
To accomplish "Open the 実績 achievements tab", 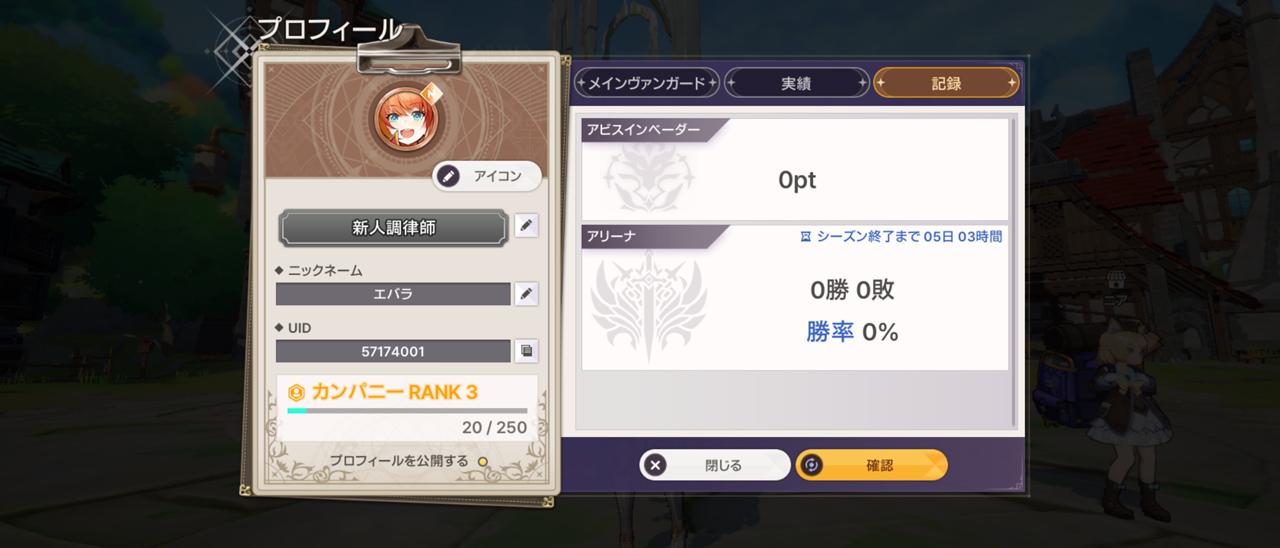I will [796, 83].
